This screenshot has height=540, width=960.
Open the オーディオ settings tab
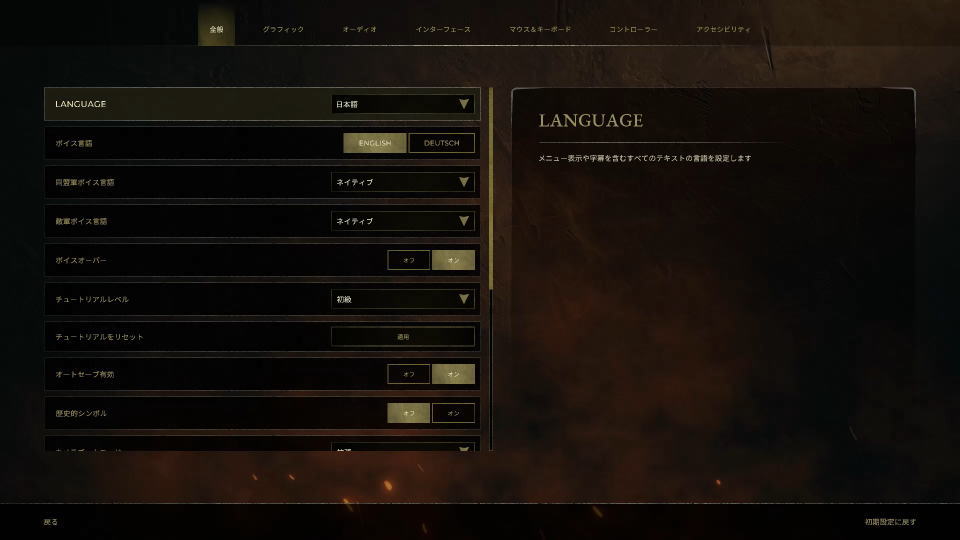pos(359,30)
